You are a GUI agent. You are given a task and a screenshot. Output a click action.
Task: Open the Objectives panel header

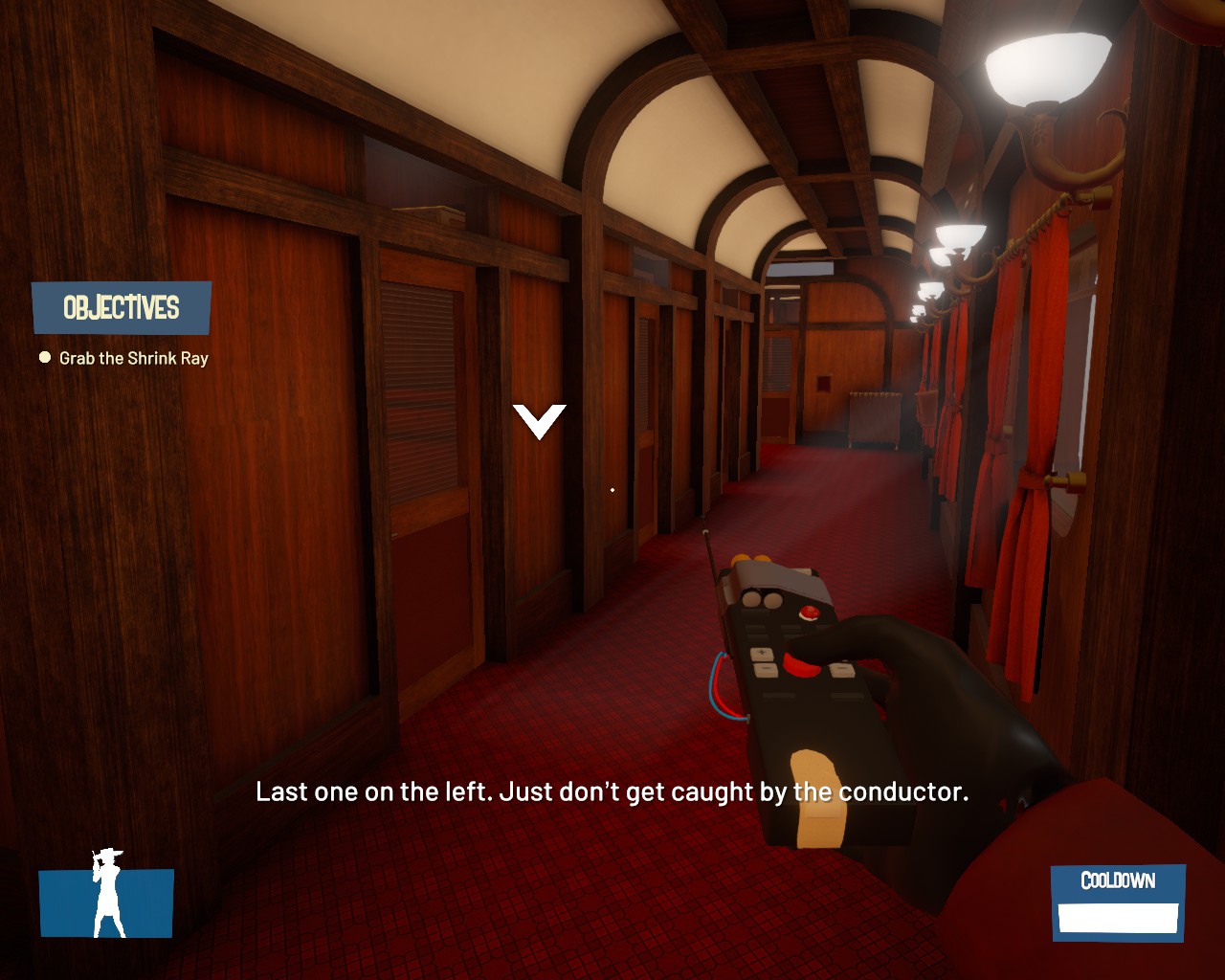click(x=122, y=307)
